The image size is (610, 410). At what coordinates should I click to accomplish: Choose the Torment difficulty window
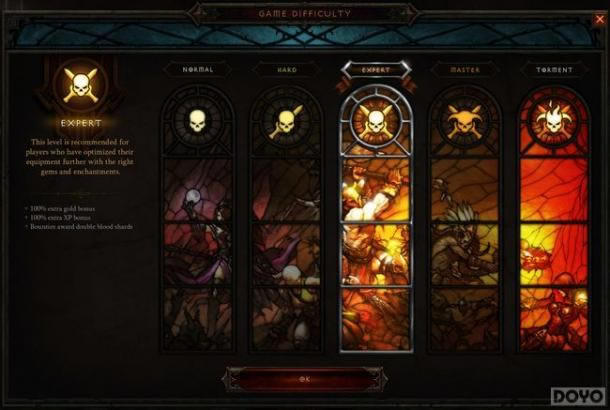click(x=553, y=220)
